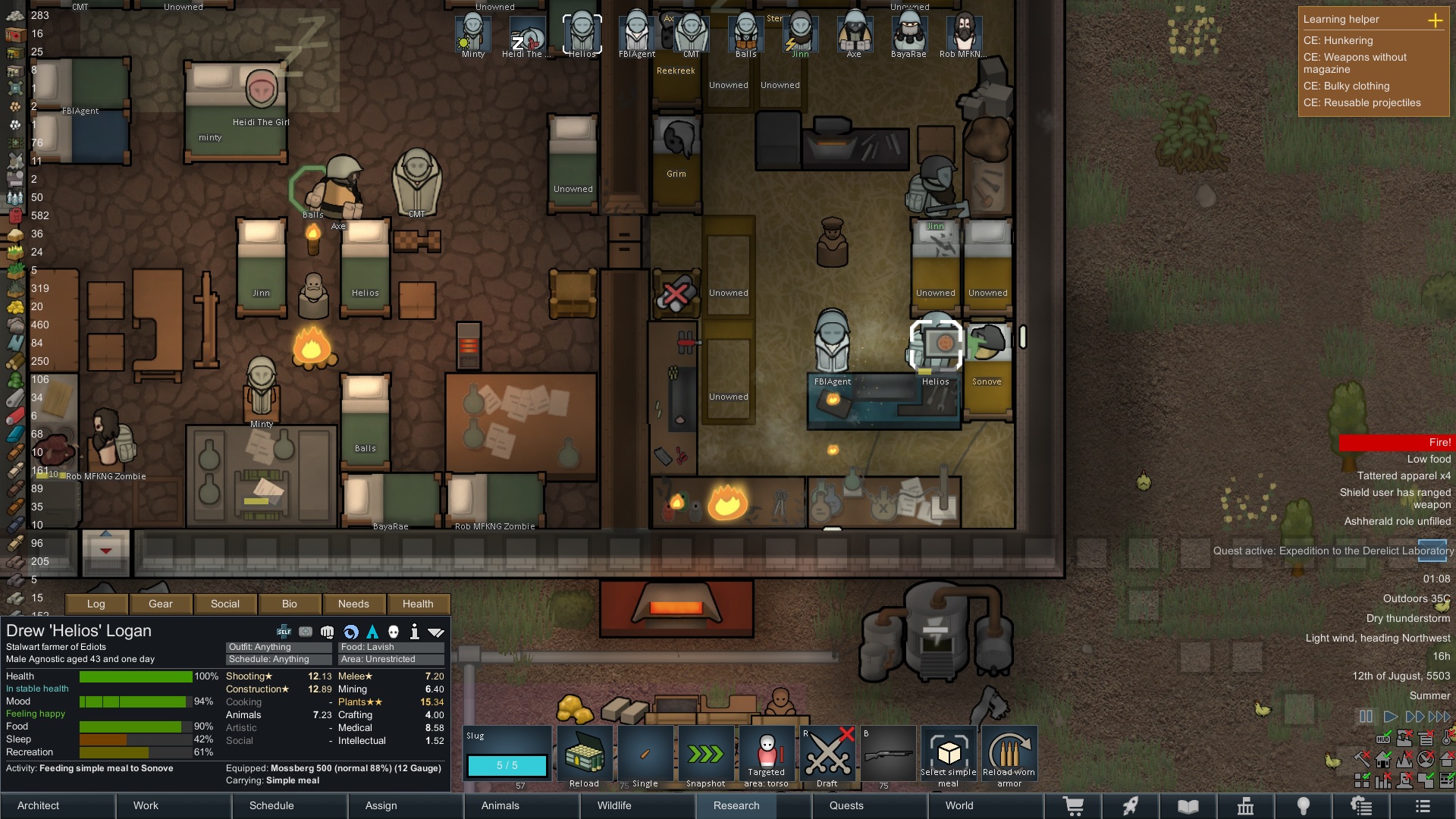Open the Work priorities tab

coord(146,805)
